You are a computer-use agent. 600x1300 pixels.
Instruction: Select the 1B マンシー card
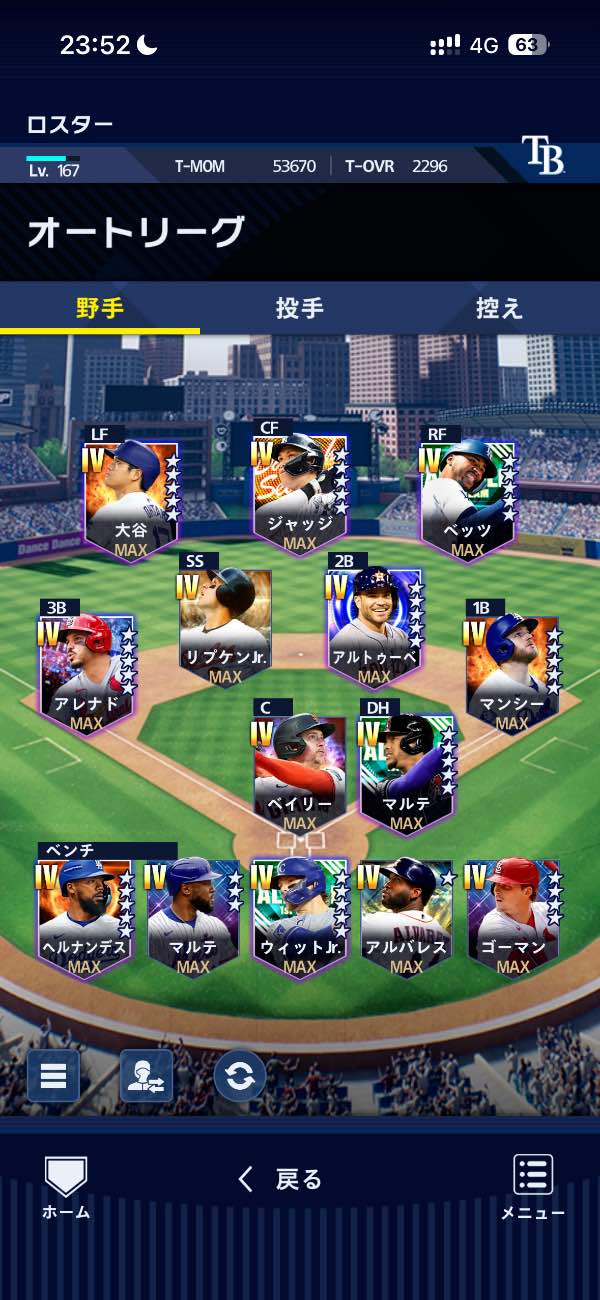pyautogui.click(x=511, y=672)
